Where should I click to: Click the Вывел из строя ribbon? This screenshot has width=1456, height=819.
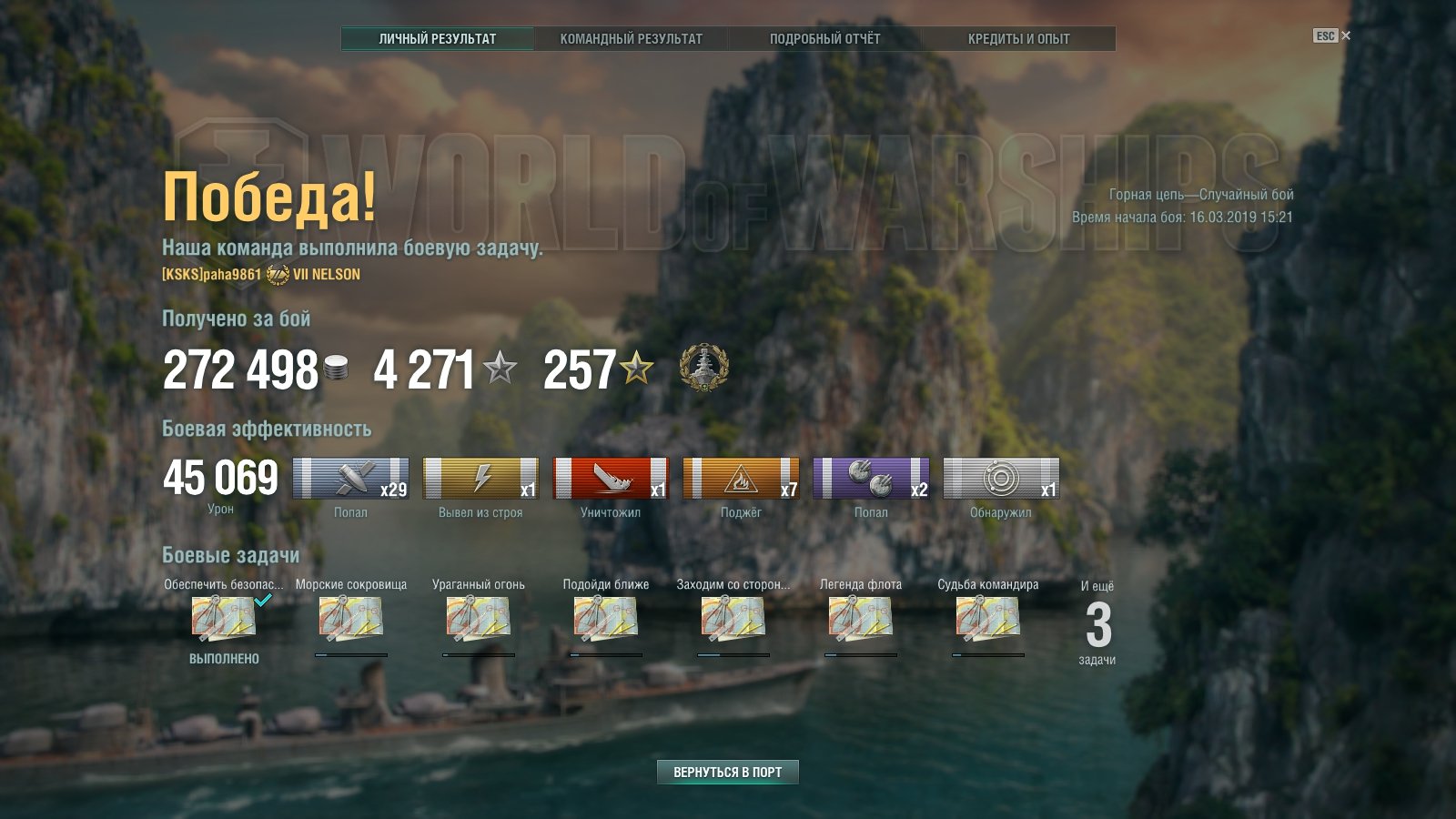480,479
